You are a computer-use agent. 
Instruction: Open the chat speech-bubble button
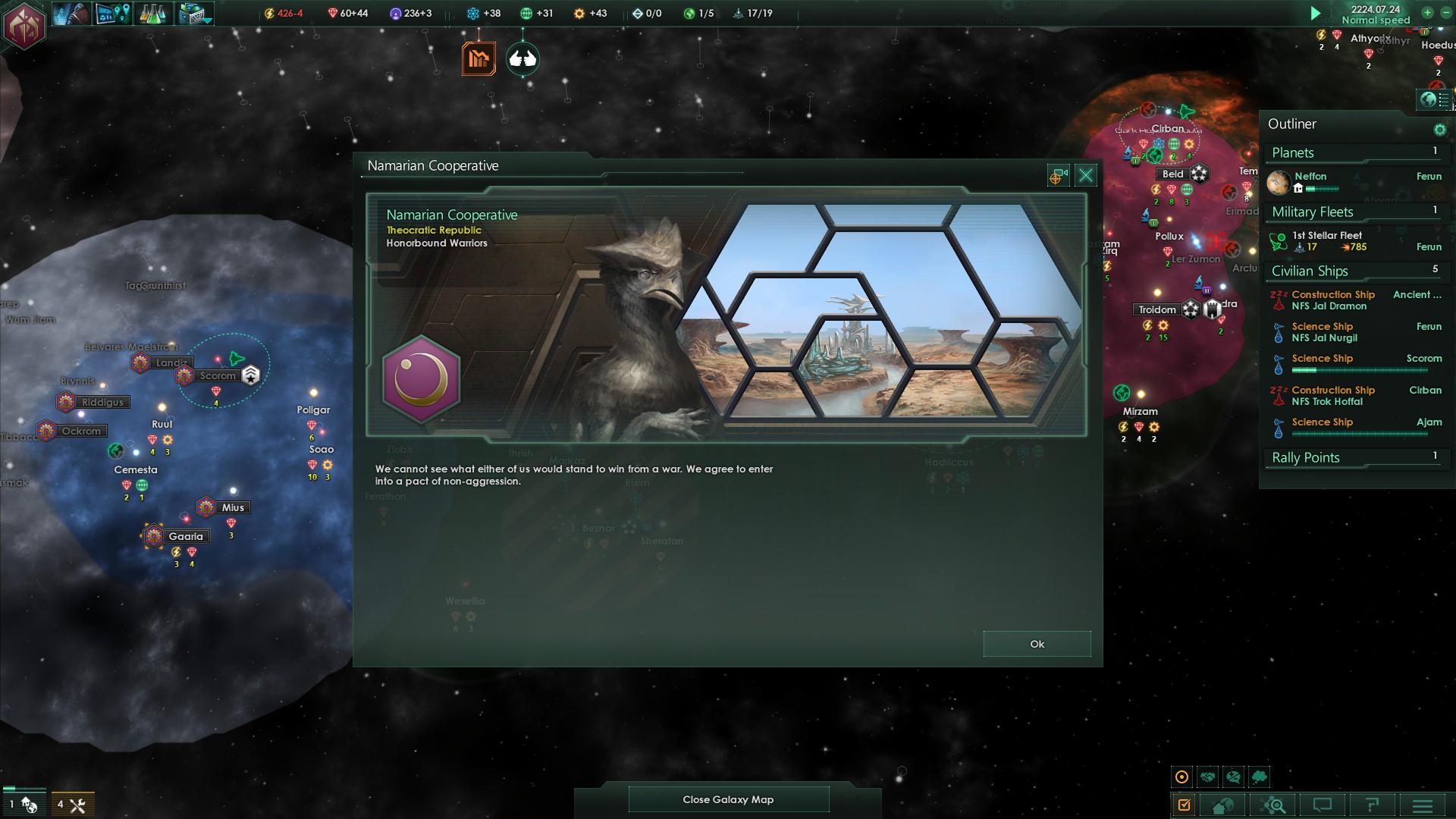1322,805
